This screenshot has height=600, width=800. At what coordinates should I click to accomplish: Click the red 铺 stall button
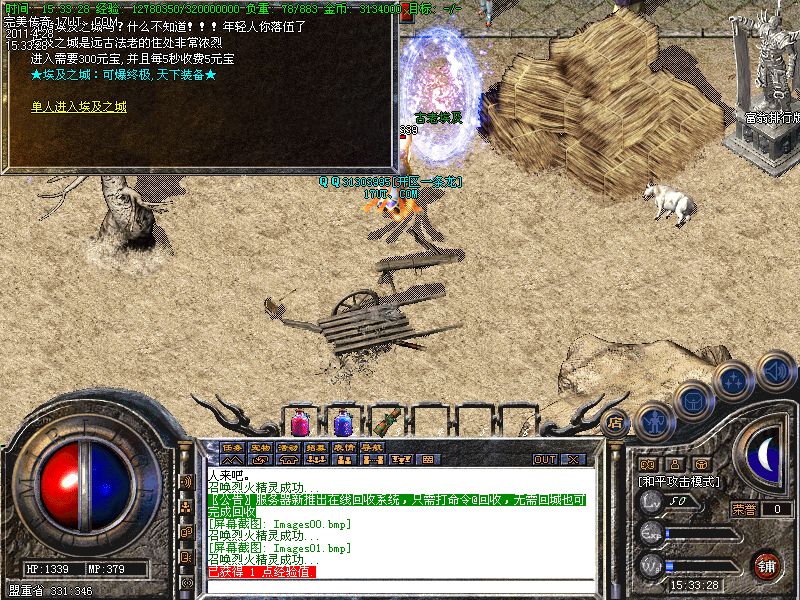767,564
